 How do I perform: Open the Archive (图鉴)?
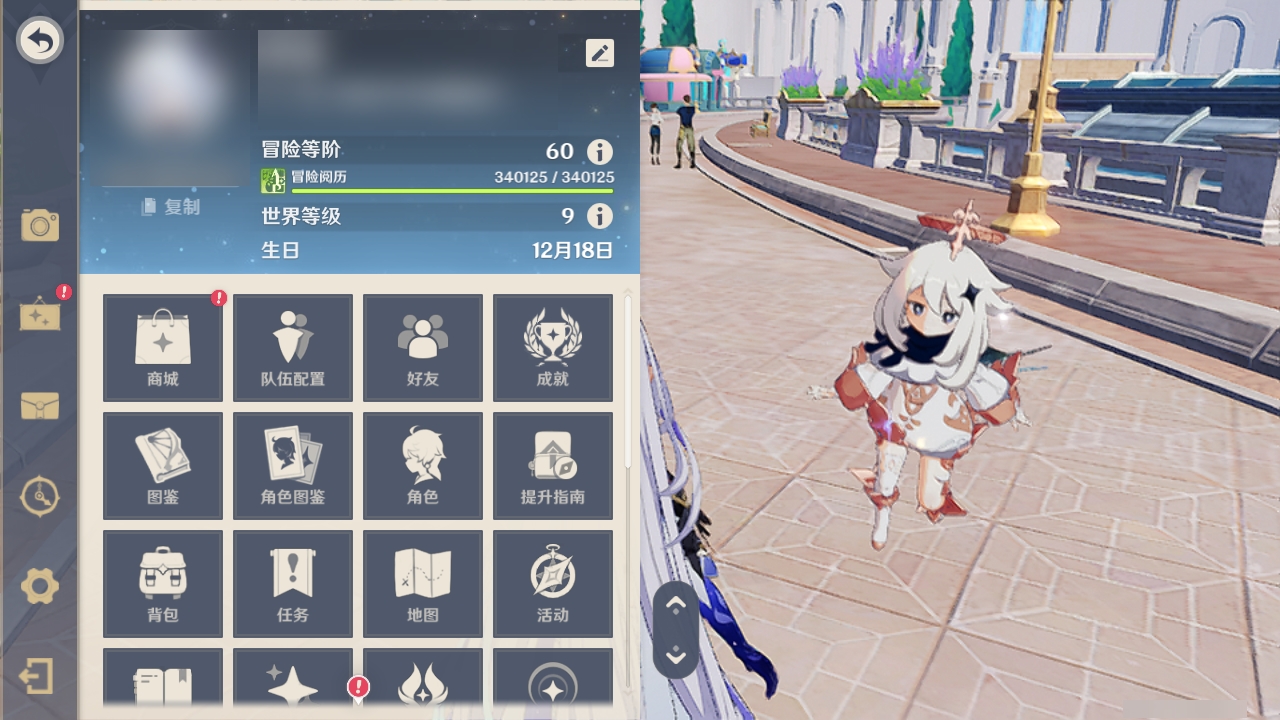coord(162,465)
